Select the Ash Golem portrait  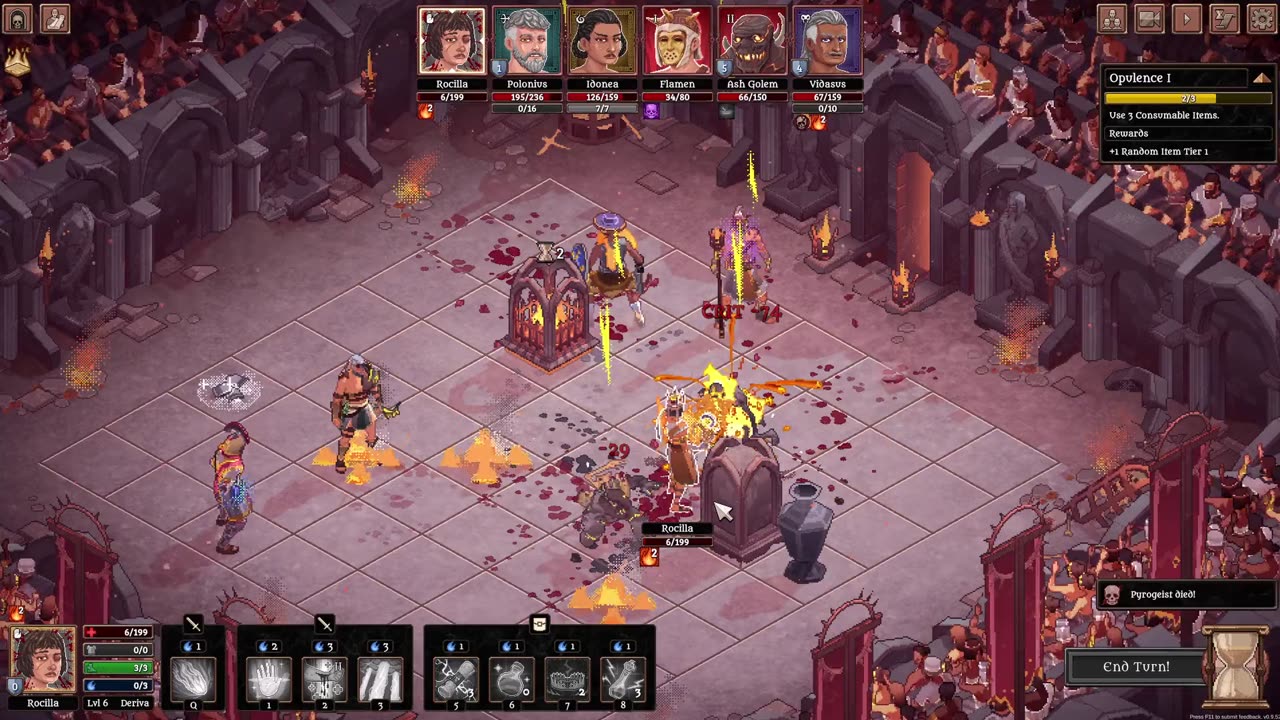click(x=752, y=42)
